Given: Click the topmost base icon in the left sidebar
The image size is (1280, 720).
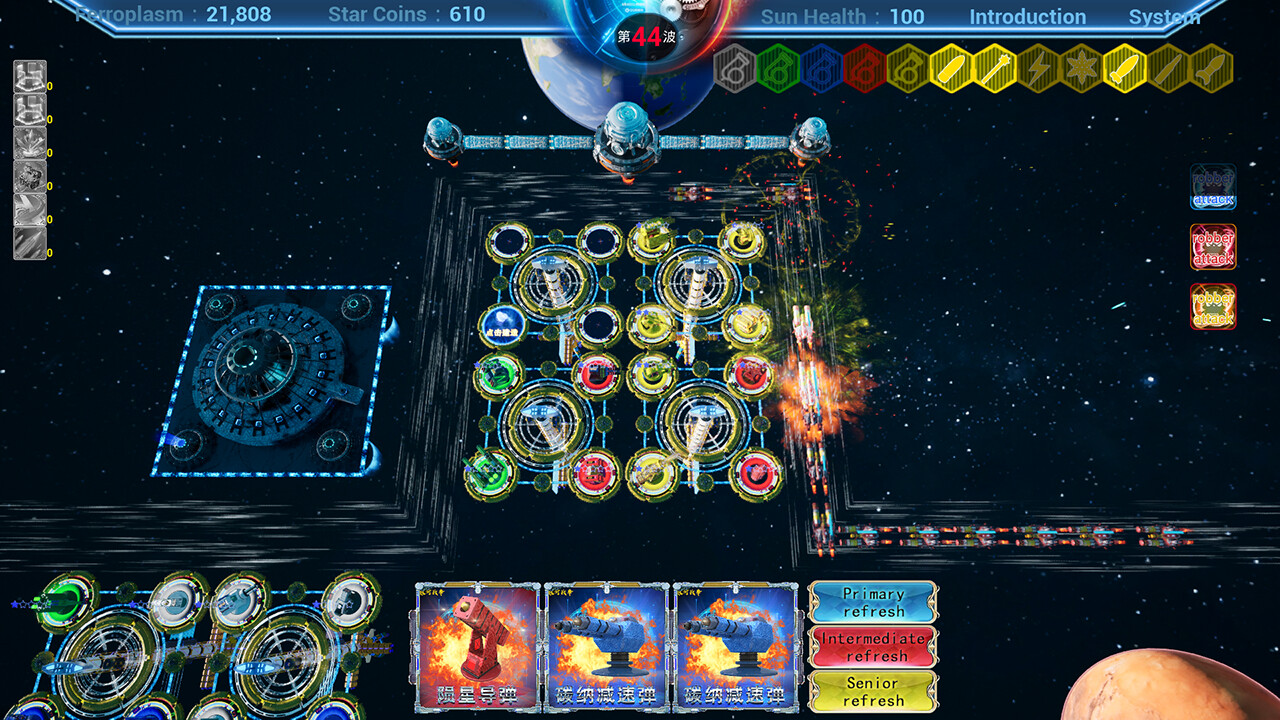Looking at the screenshot, I should pos(27,76).
